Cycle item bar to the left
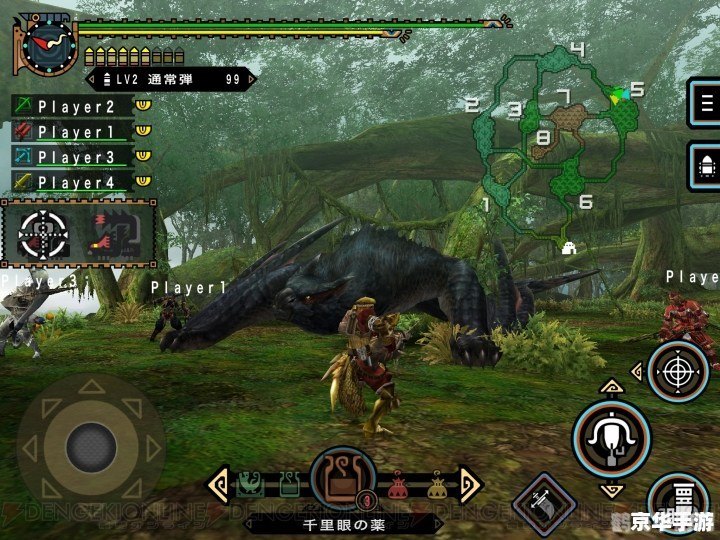720x540 pixels. [x=217, y=484]
